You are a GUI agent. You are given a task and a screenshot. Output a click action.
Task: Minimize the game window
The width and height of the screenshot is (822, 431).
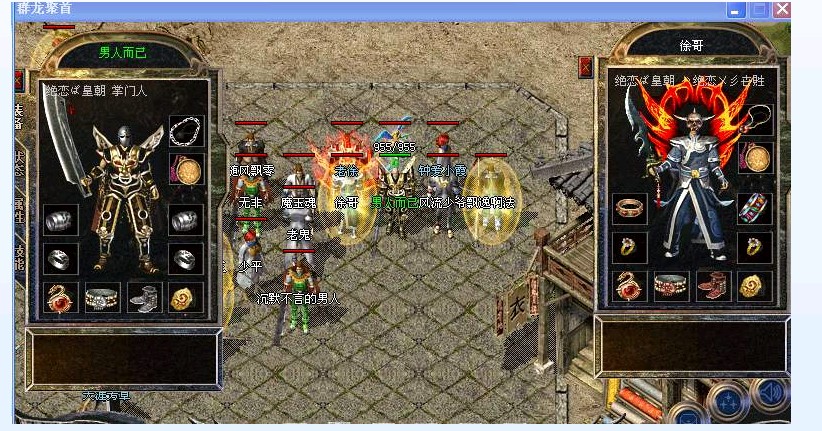[737, 9]
